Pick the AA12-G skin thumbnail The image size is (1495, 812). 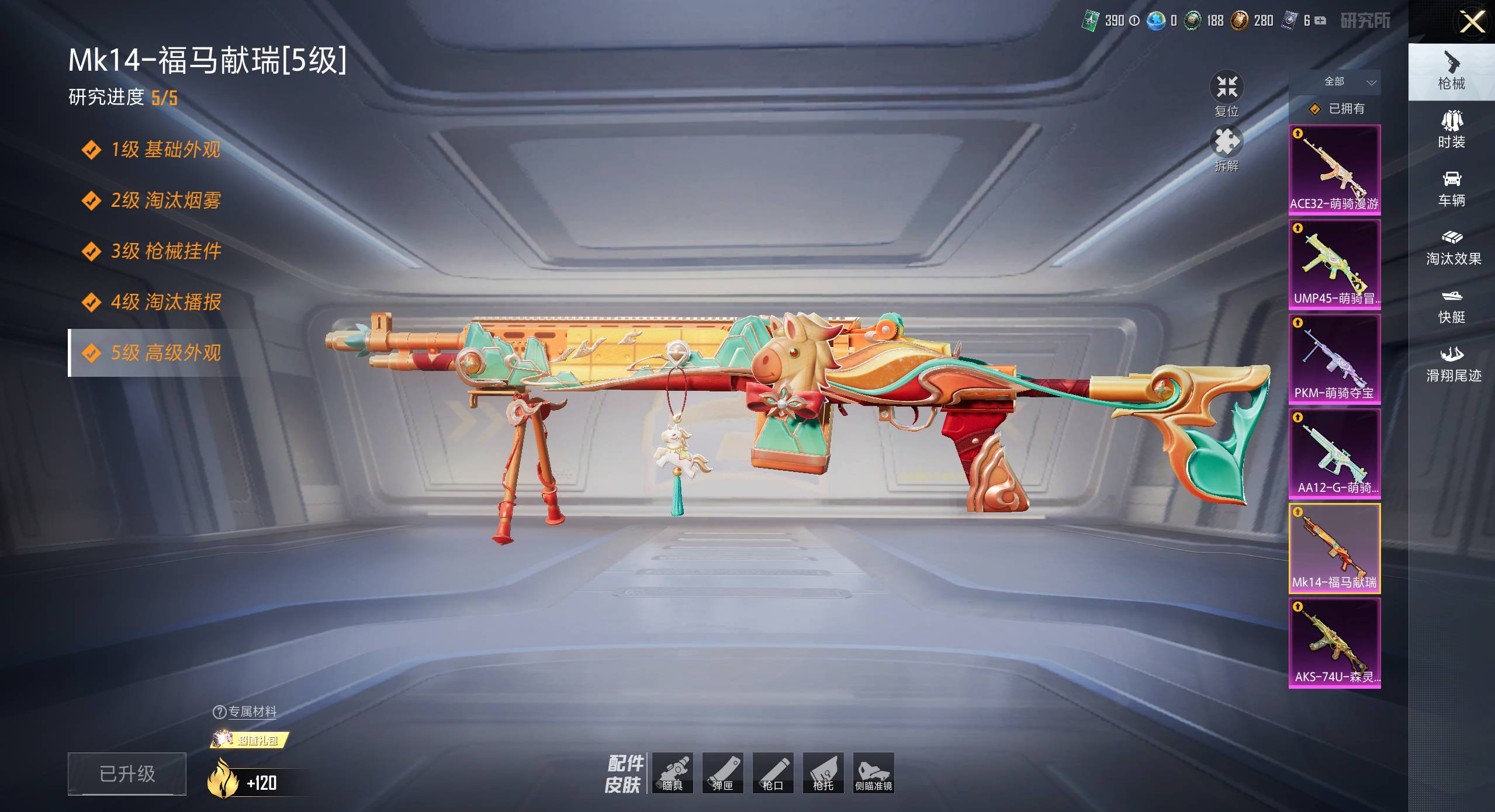coord(1334,453)
